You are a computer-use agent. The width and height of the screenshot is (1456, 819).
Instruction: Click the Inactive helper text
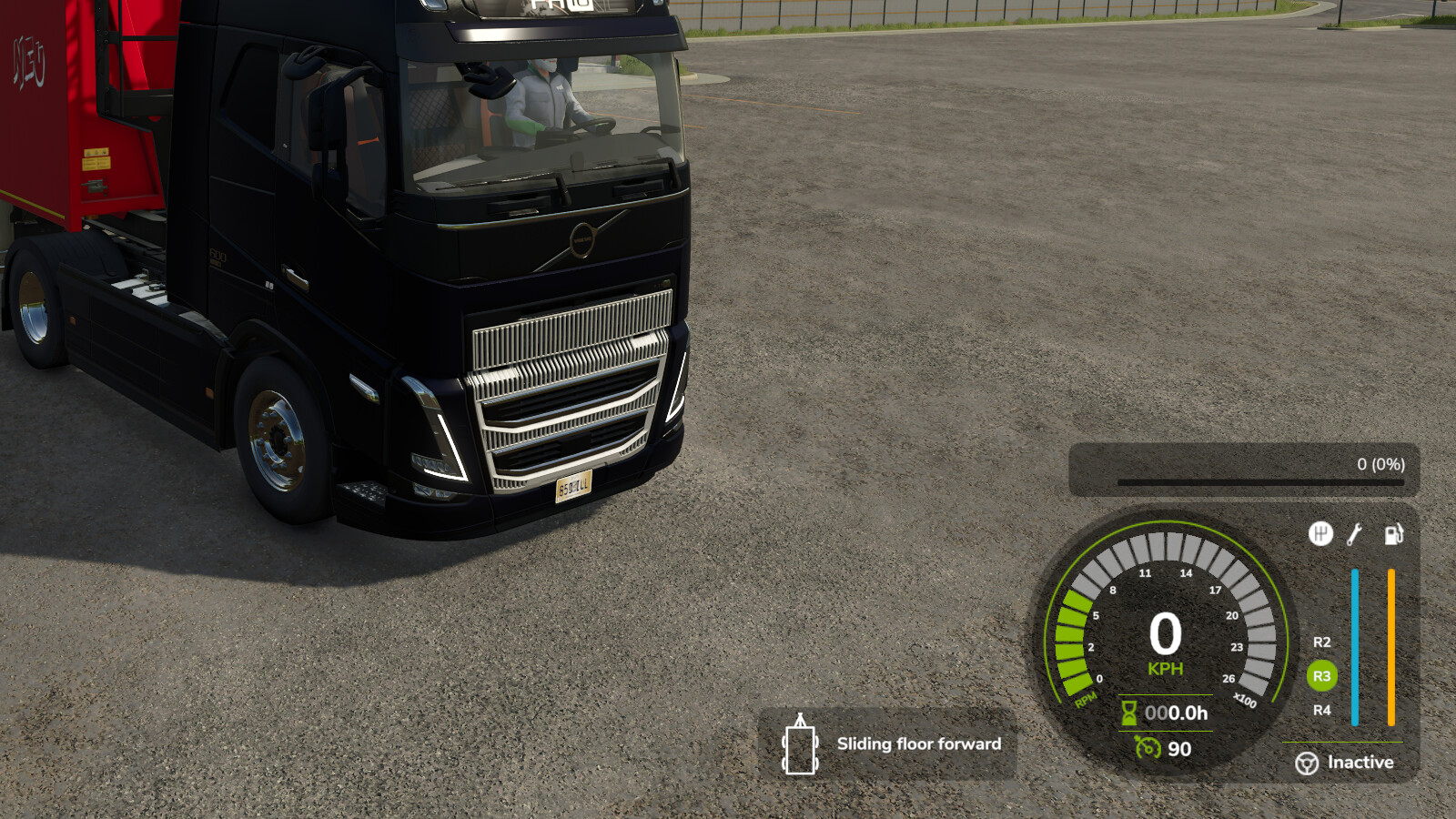coord(1360,762)
